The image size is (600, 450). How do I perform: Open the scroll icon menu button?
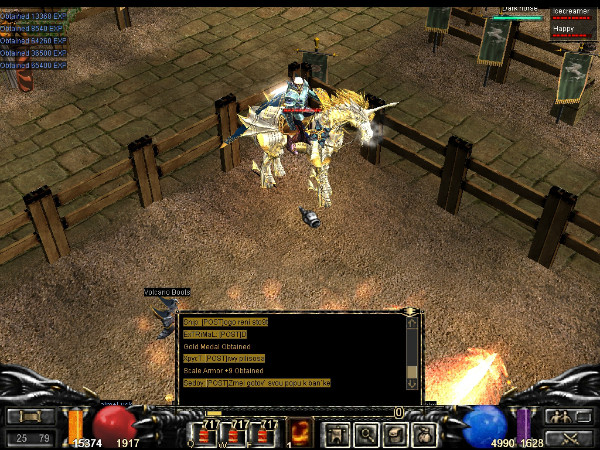395,434
